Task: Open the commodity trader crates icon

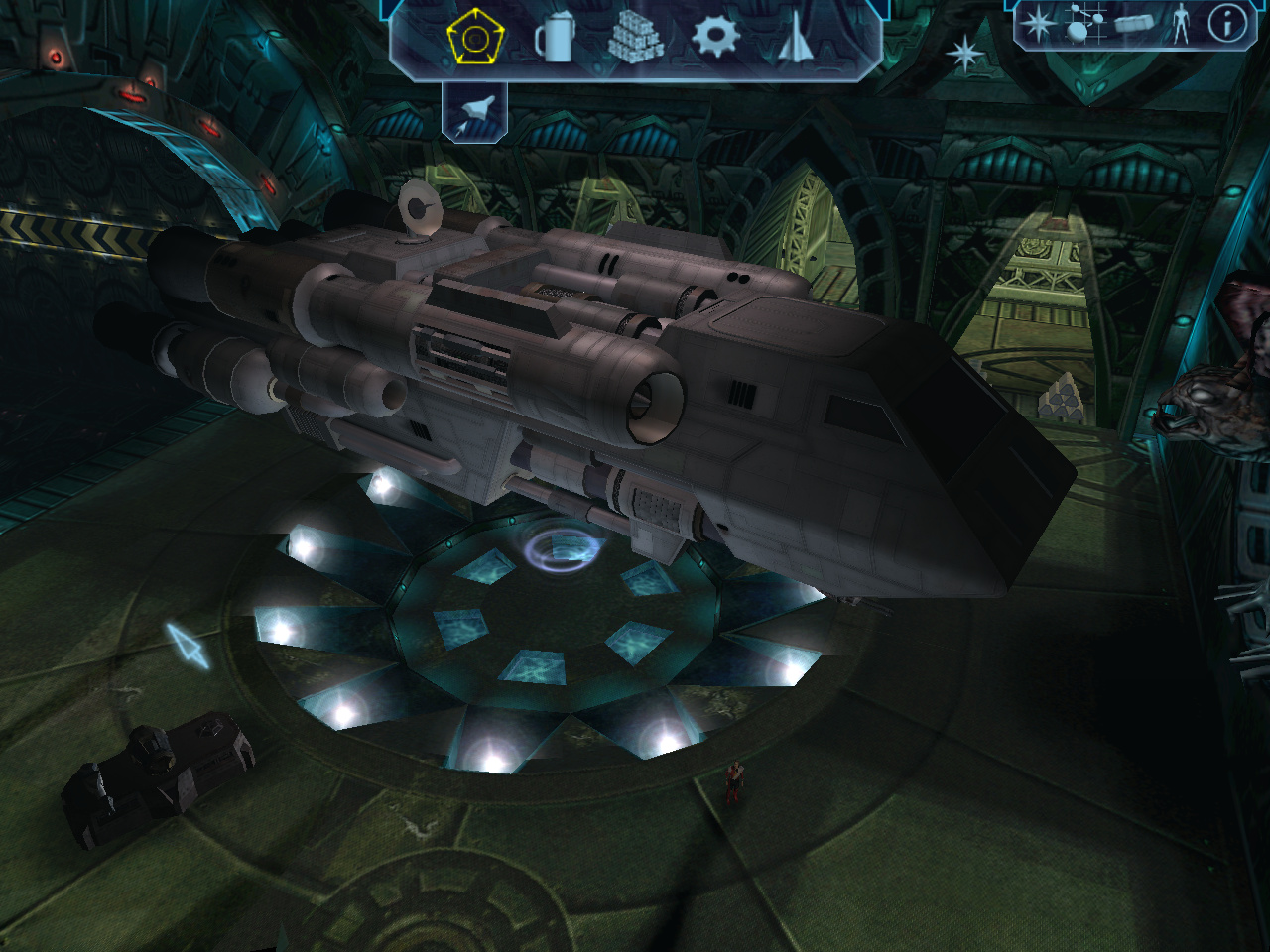Action: 635,40
